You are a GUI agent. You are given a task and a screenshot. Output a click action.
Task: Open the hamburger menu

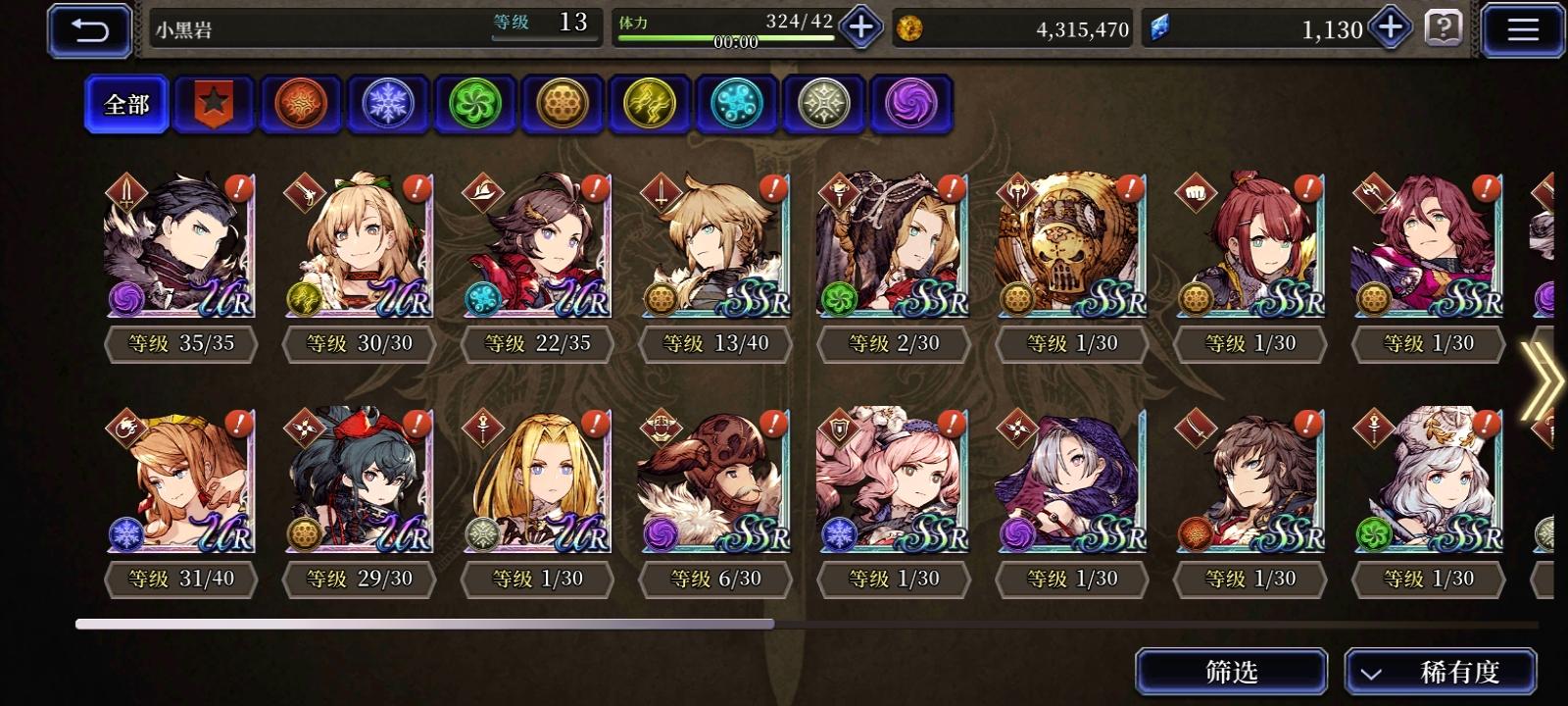(1521, 28)
